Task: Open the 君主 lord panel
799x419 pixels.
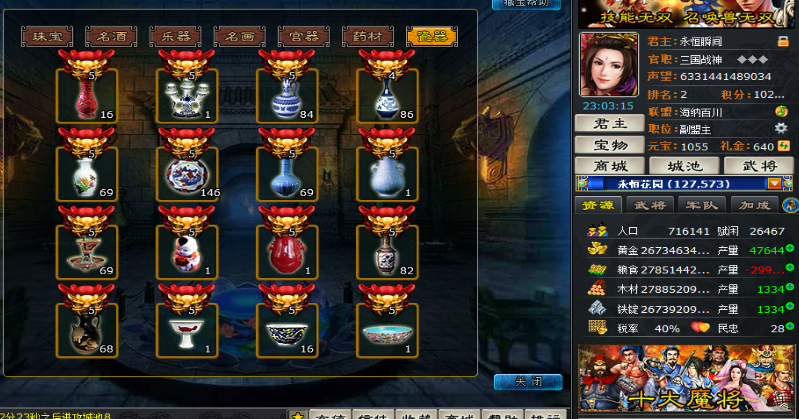Action: (609, 124)
